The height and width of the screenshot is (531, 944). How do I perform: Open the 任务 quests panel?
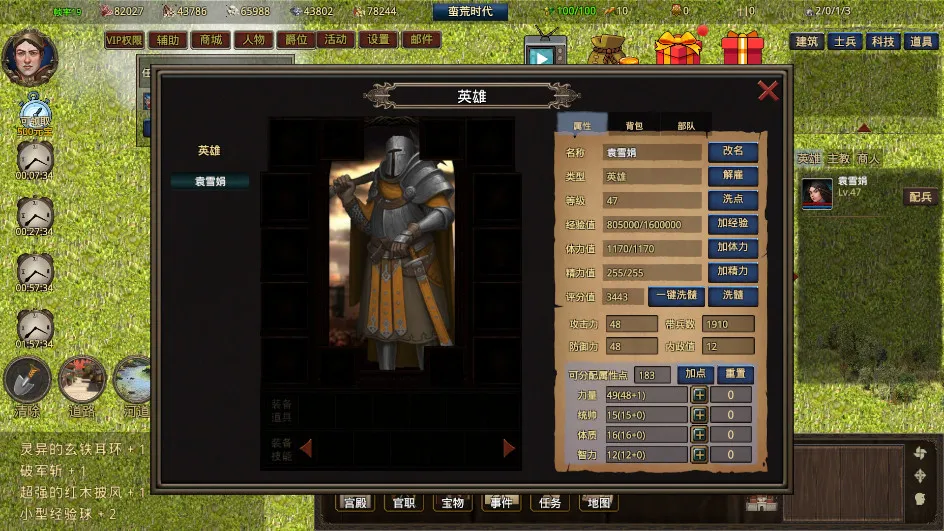(x=549, y=502)
